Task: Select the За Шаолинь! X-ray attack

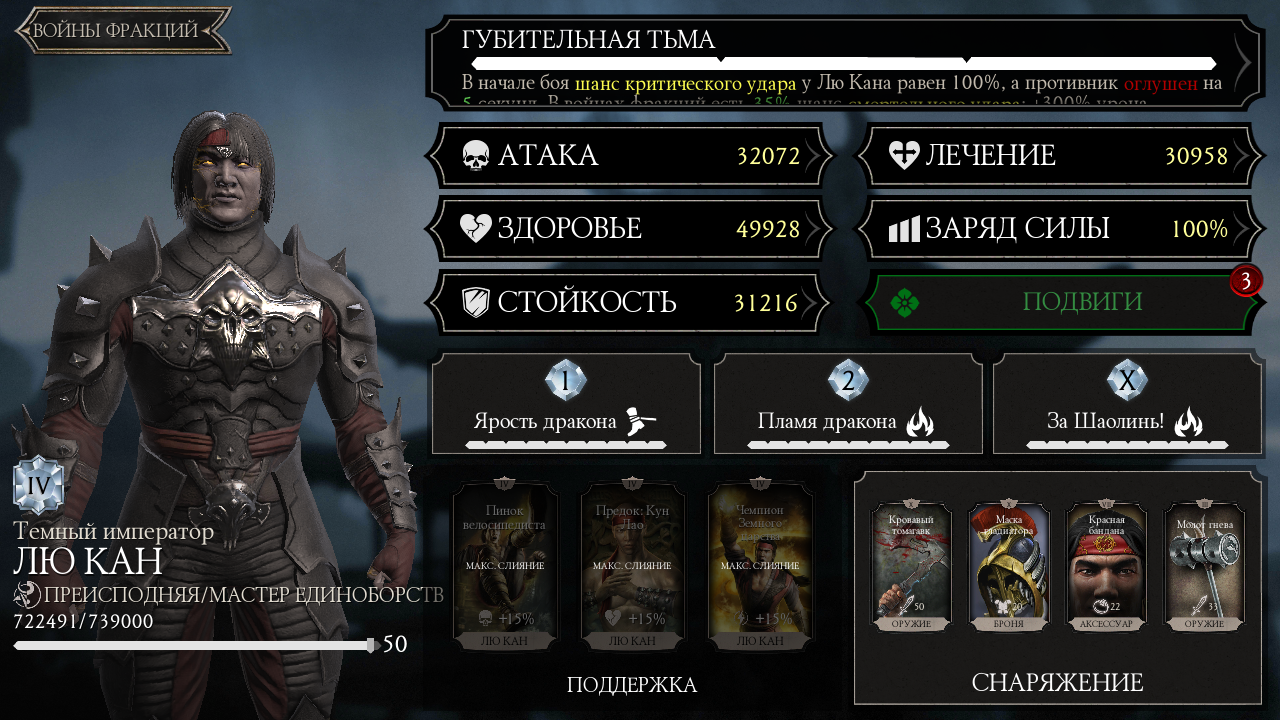Action: coord(1127,403)
